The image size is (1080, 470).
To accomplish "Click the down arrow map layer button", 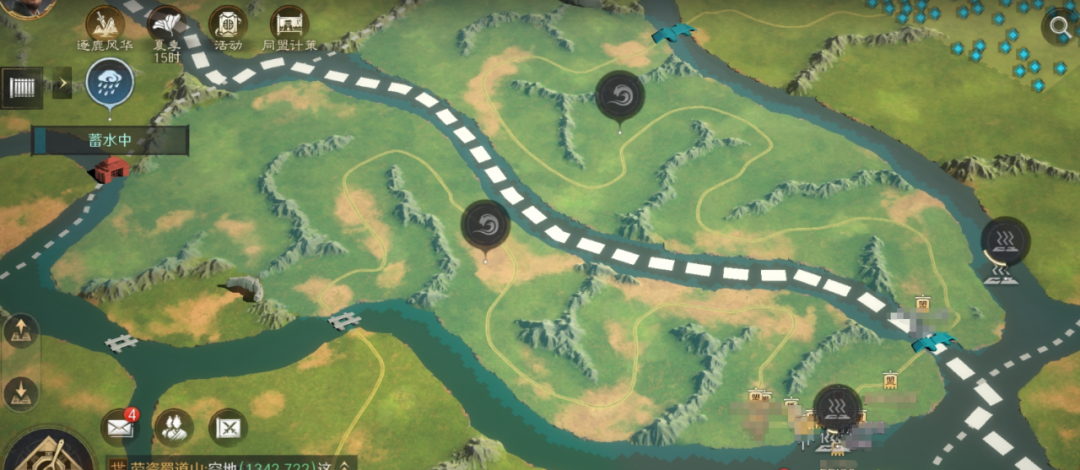I will [x=19, y=392].
